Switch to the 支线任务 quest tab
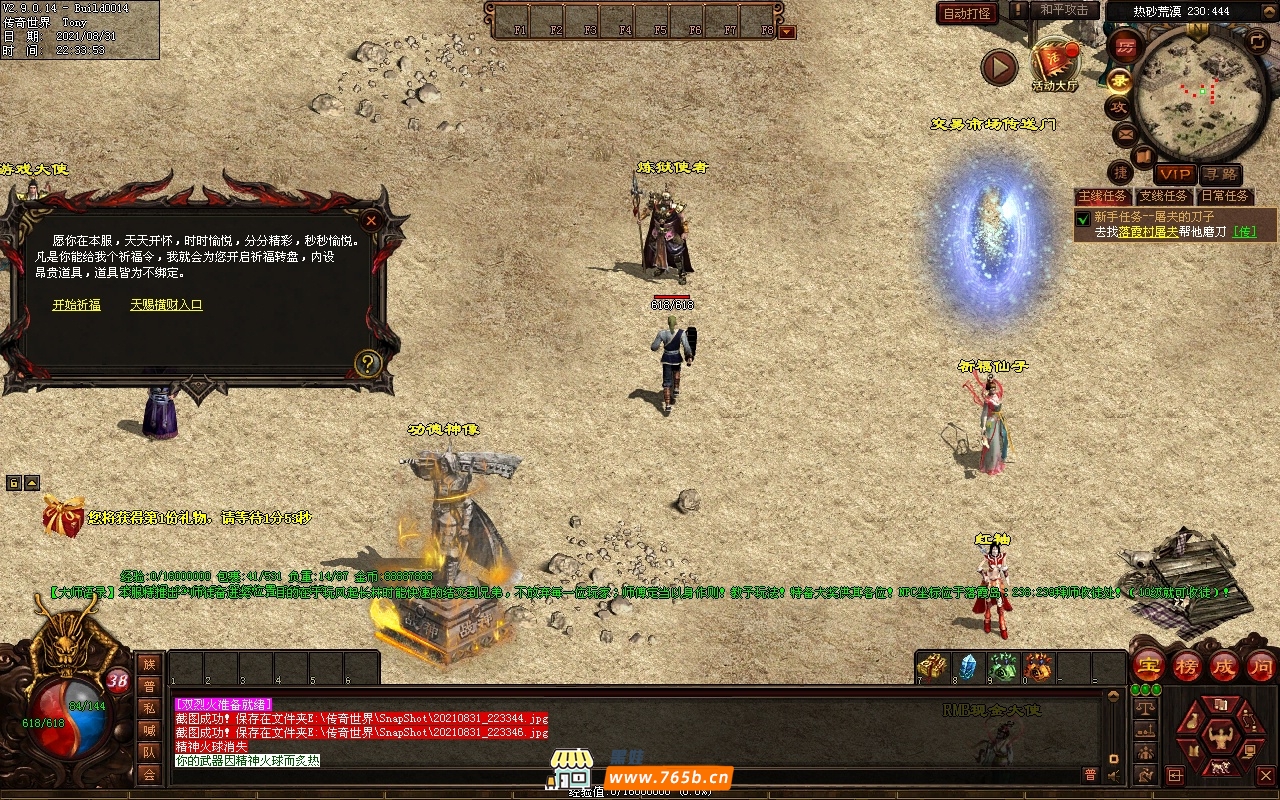 pos(1164,196)
